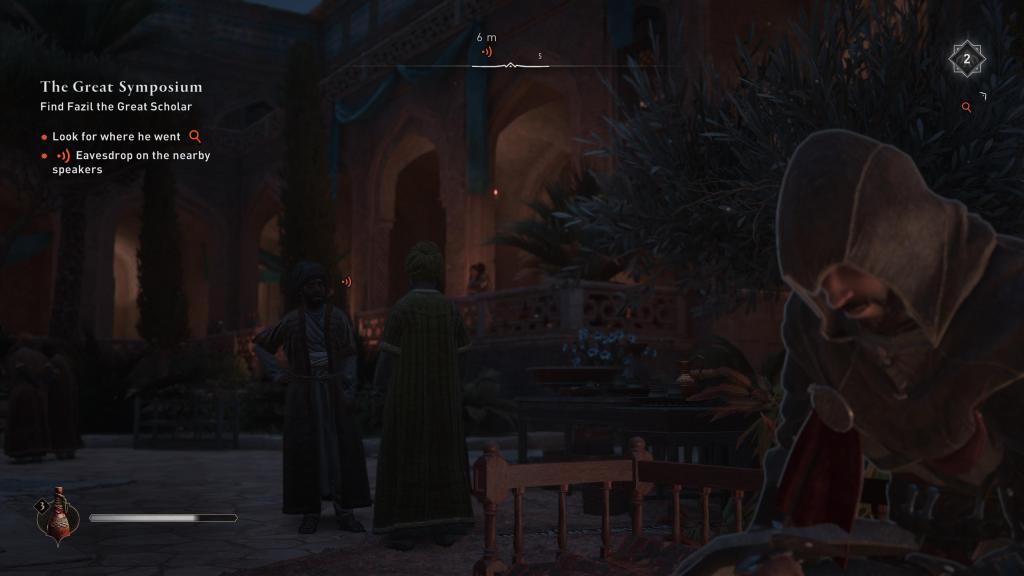Click the orange magnifier icon below the badge
The image size is (1024, 576).
click(966, 107)
